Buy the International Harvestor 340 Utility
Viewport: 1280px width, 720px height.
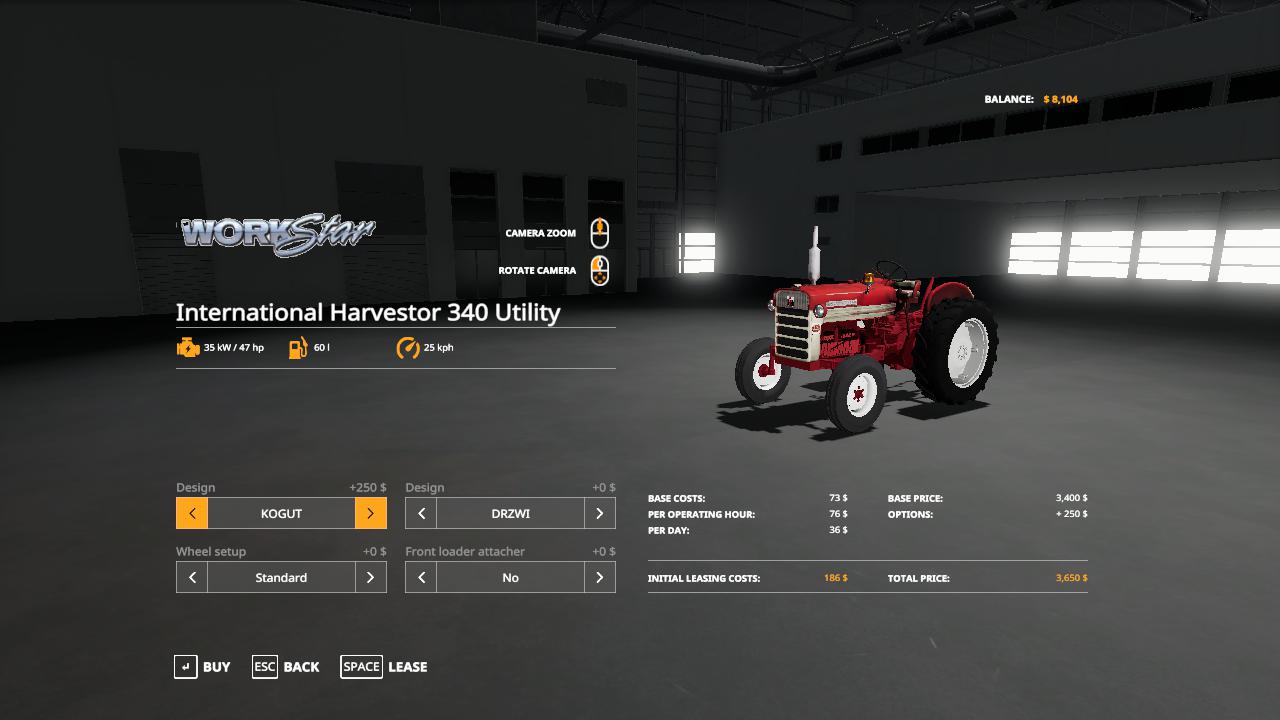click(x=203, y=667)
